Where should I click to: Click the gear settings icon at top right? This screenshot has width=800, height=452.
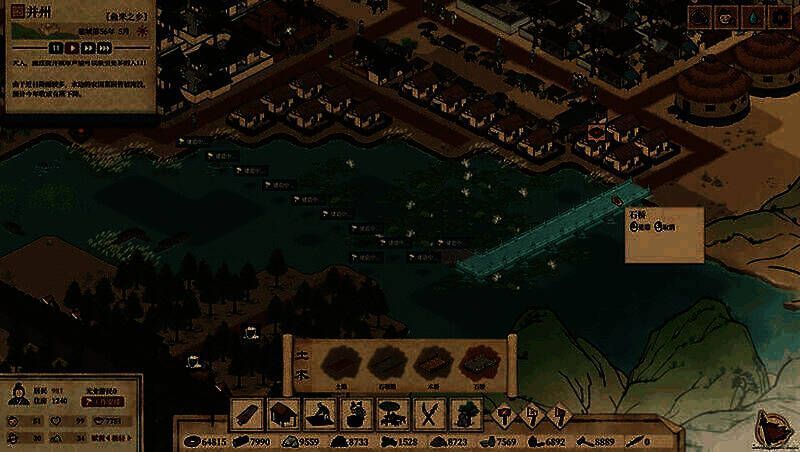click(x=779, y=16)
